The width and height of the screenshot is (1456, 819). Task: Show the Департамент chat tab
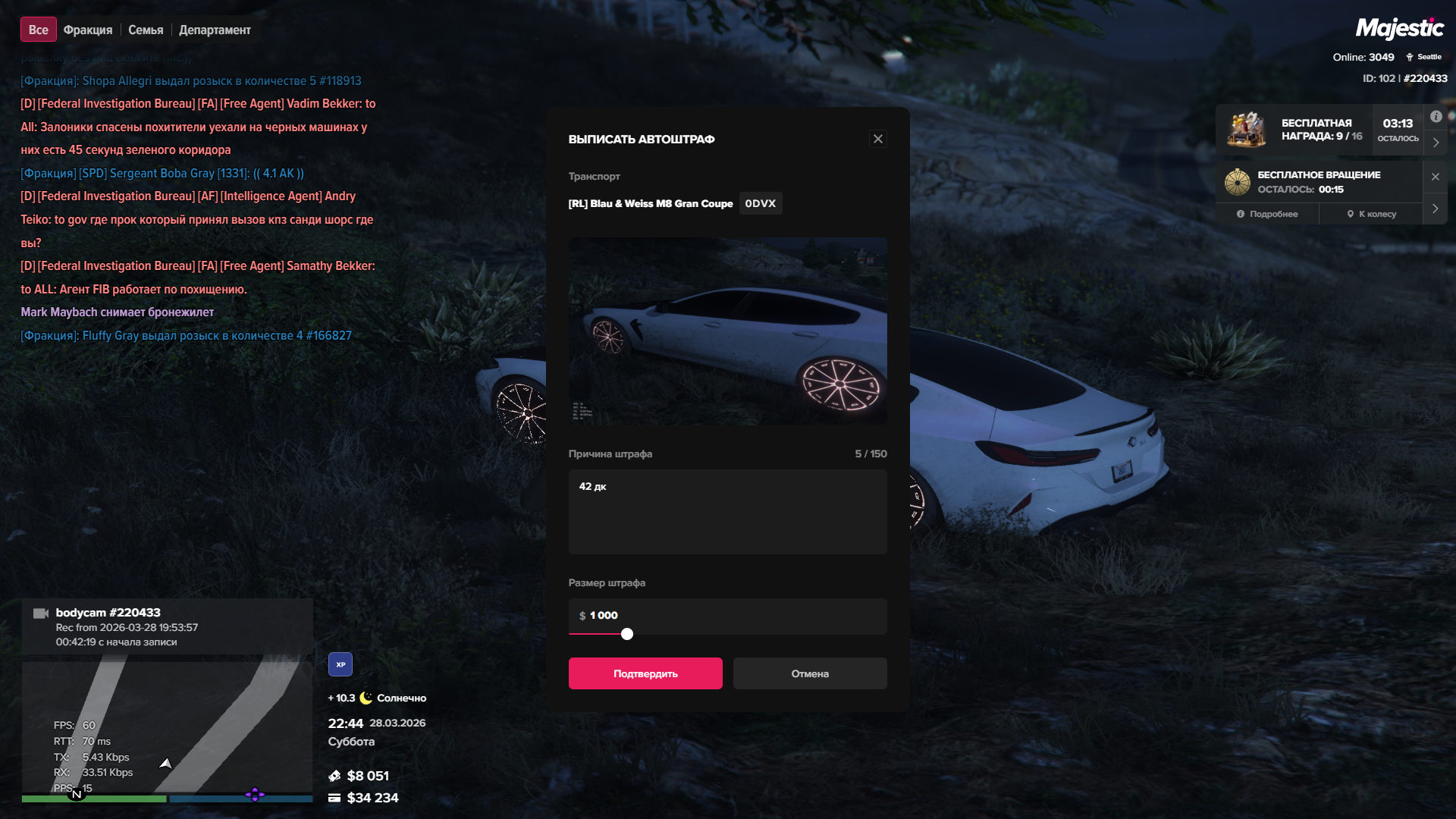pos(215,30)
